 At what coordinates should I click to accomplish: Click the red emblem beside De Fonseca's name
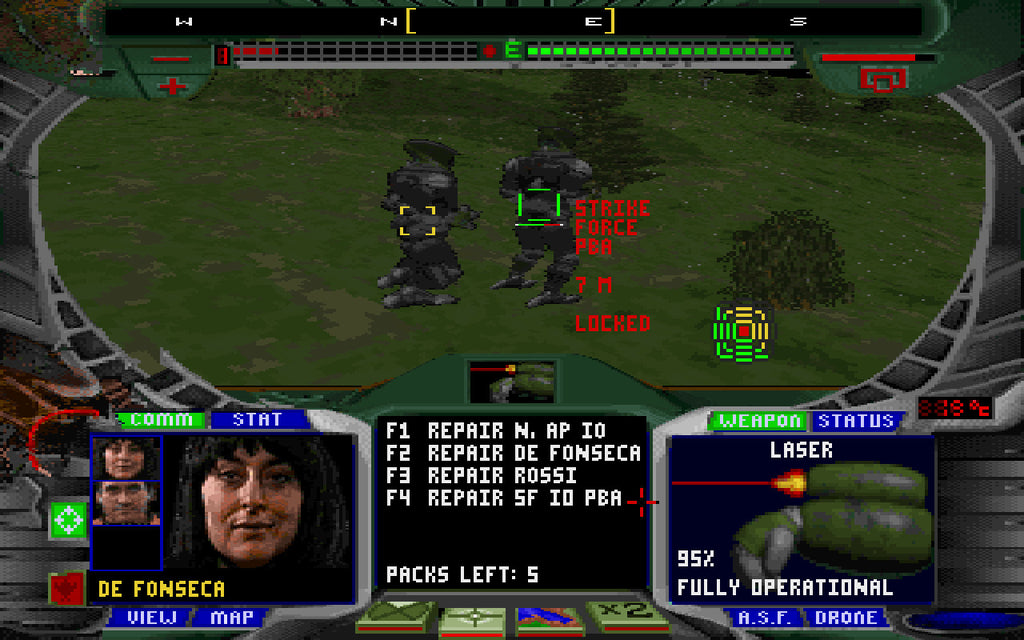tap(66, 588)
